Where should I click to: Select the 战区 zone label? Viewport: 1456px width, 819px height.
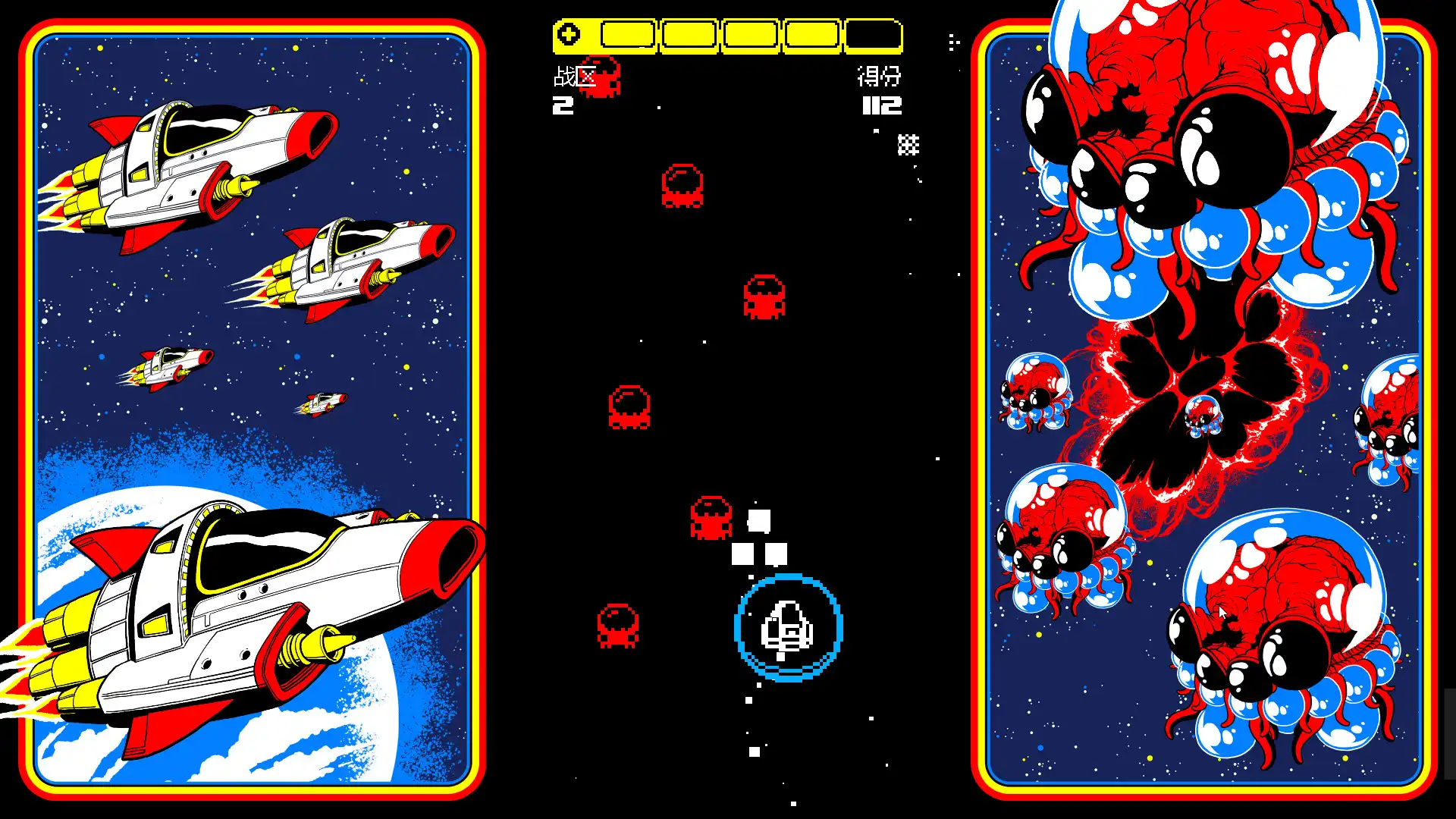[x=573, y=77]
